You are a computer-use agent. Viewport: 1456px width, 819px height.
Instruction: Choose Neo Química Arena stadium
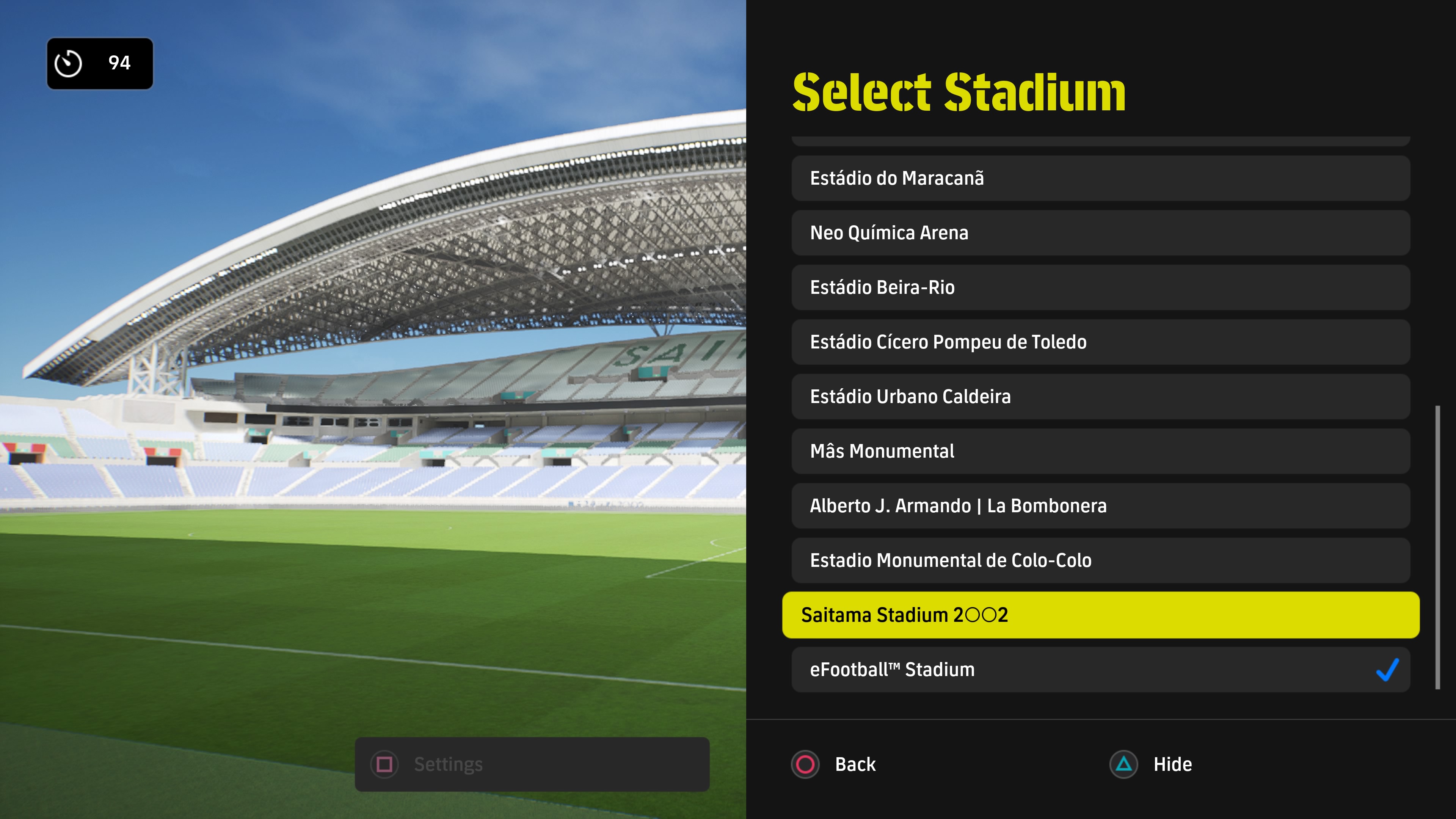(1100, 233)
